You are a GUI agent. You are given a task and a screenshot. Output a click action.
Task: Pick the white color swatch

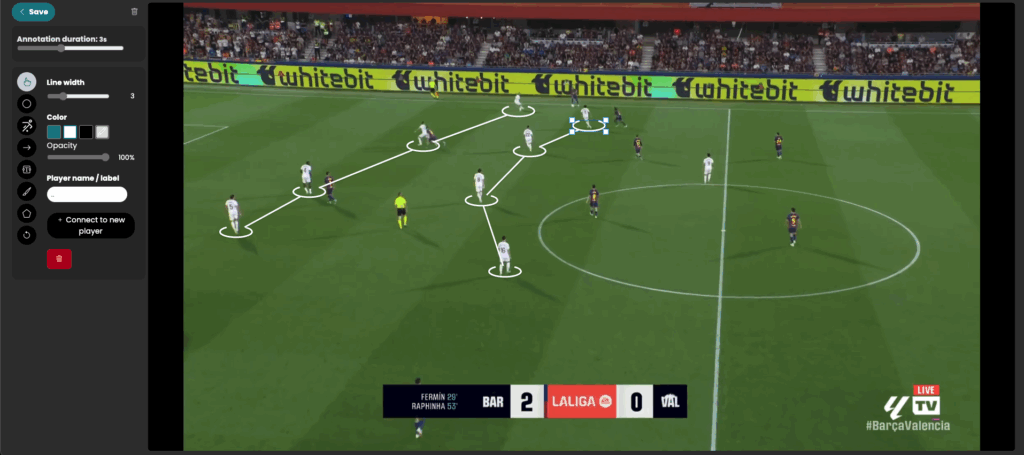click(x=70, y=132)
